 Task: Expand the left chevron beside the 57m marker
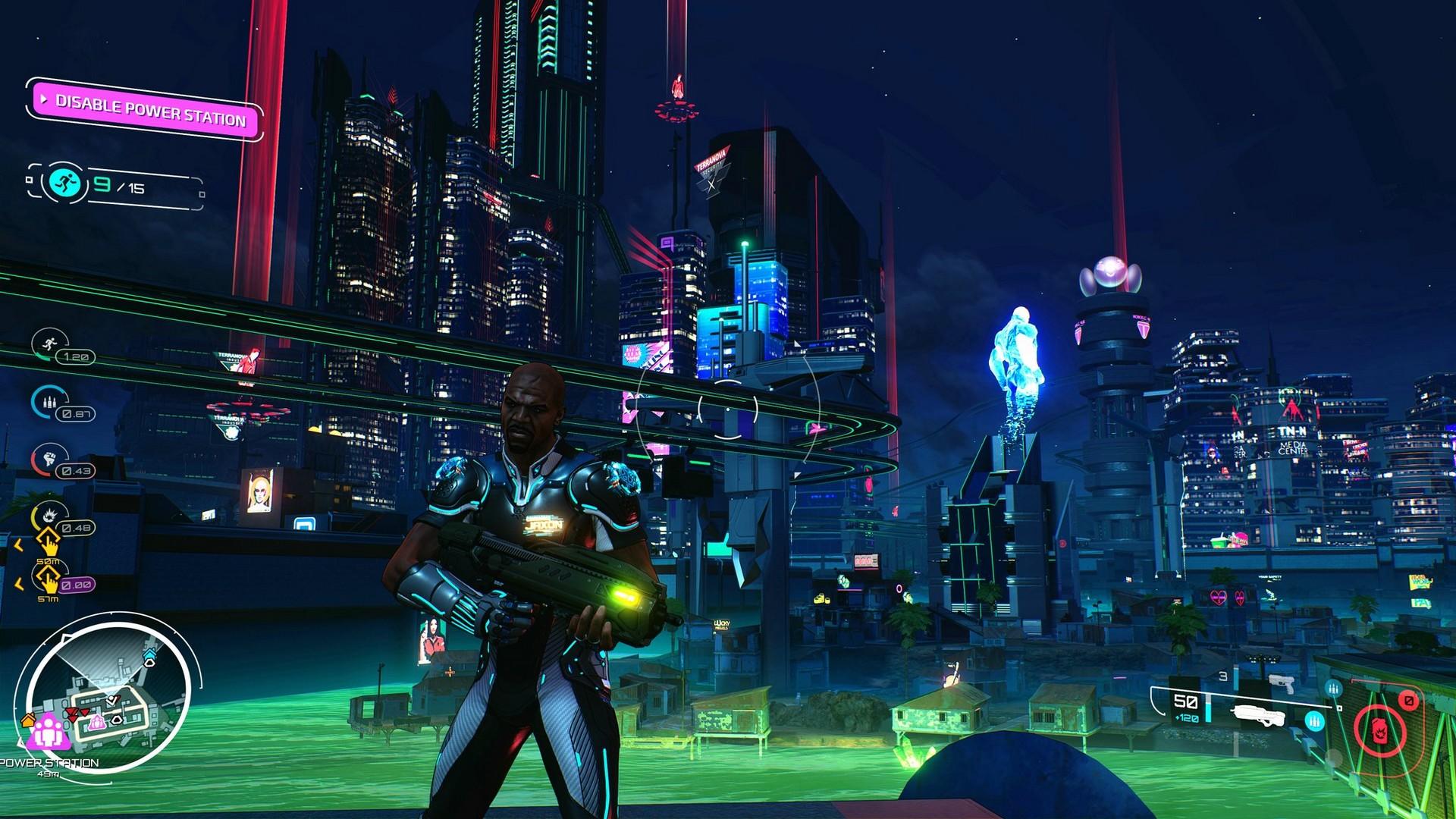[20, 581]
